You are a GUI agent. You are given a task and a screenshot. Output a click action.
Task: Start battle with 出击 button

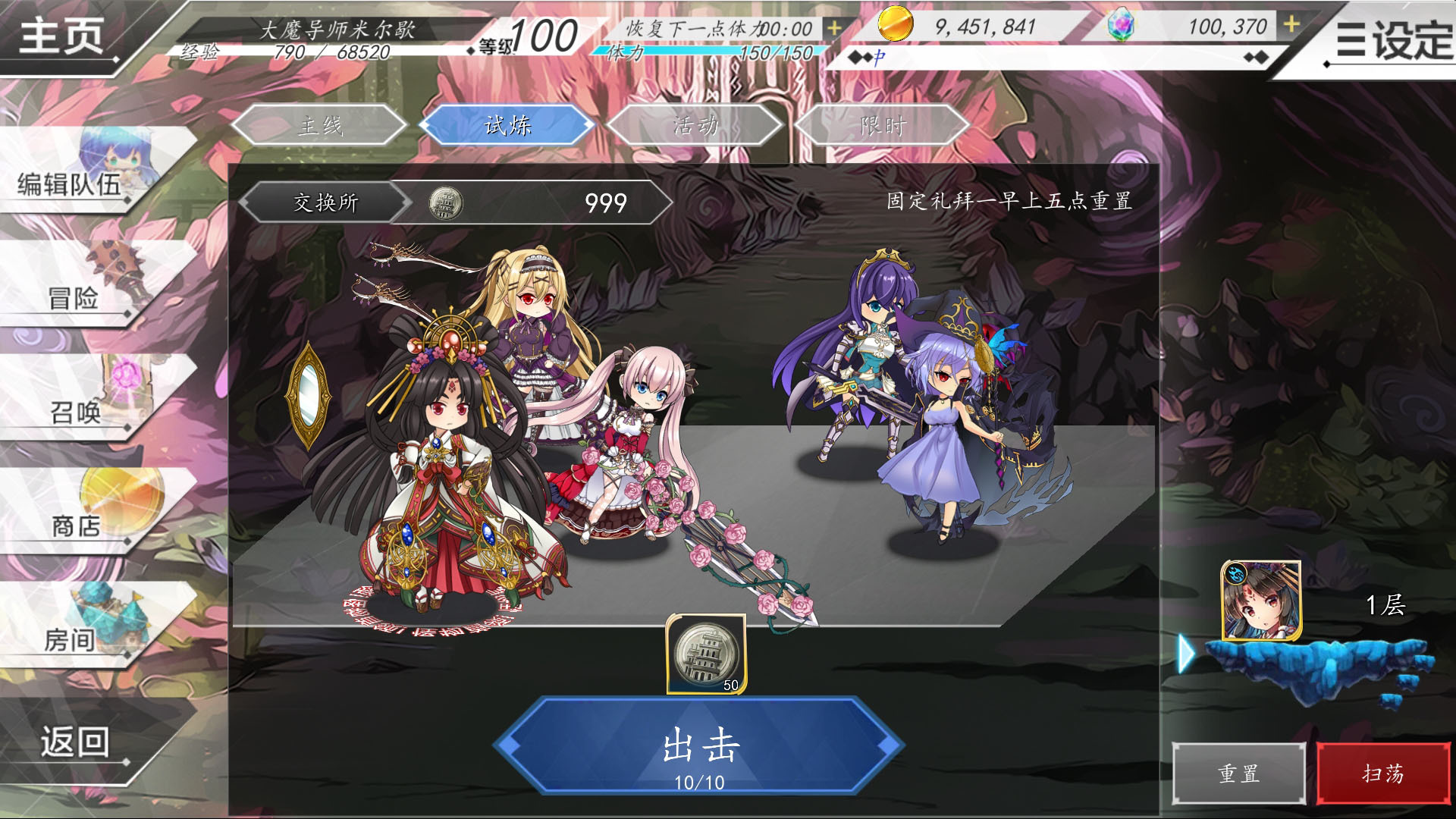[x=699, y=747]
